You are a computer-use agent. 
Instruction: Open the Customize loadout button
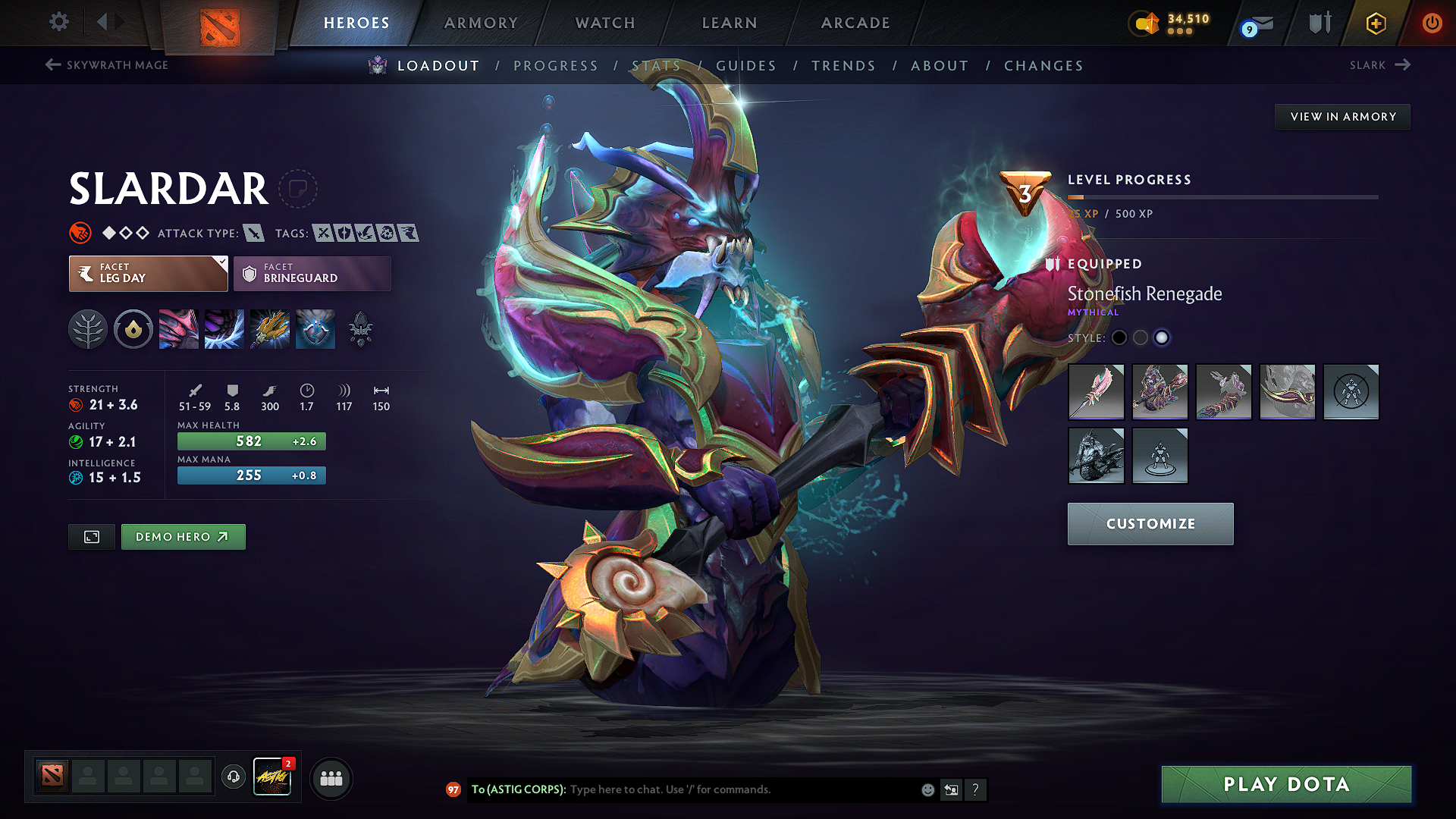pyautogui.click(x=1150, y=524)
